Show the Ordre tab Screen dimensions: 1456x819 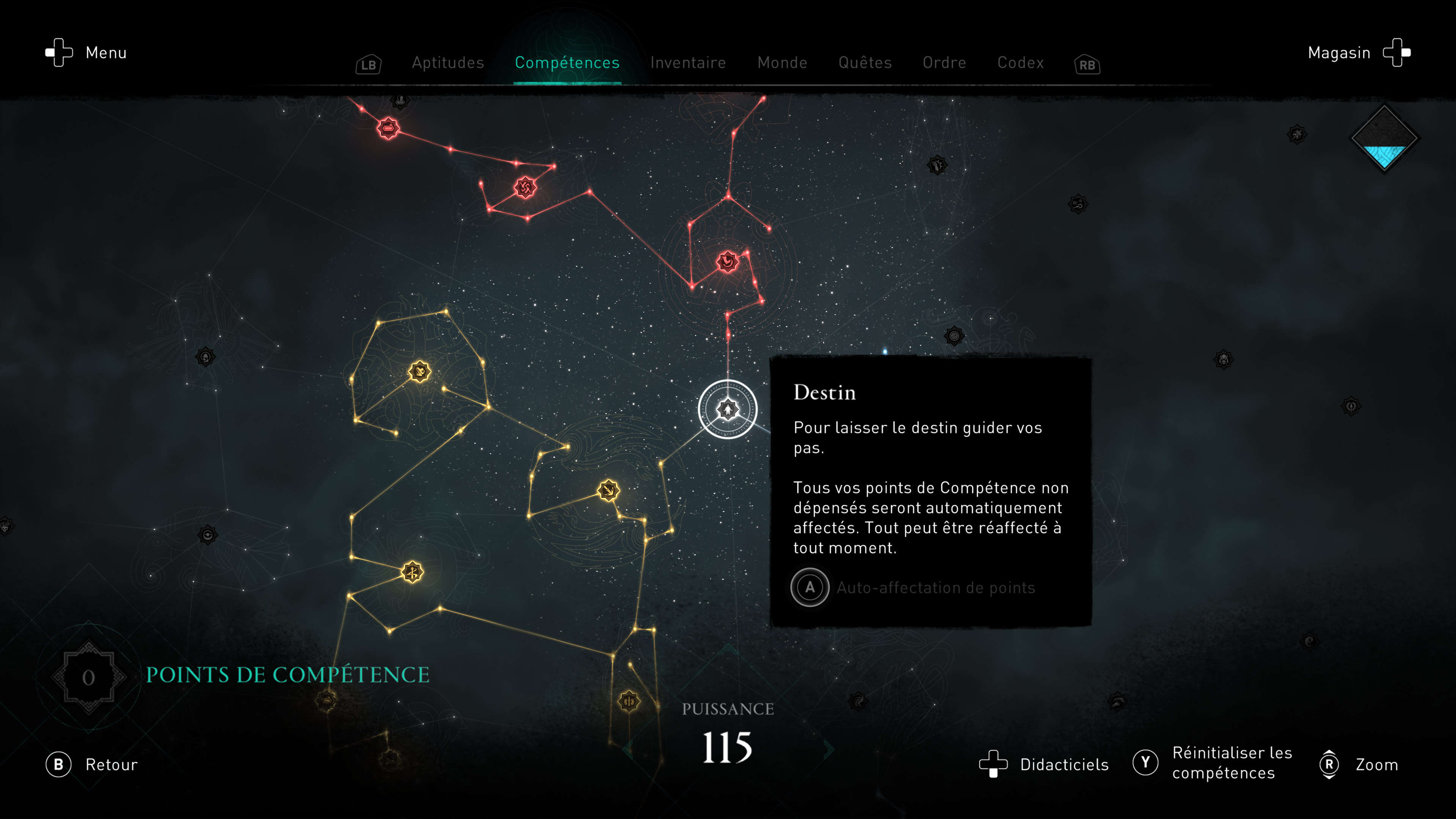pyautogui.click(x=944, y=62)
